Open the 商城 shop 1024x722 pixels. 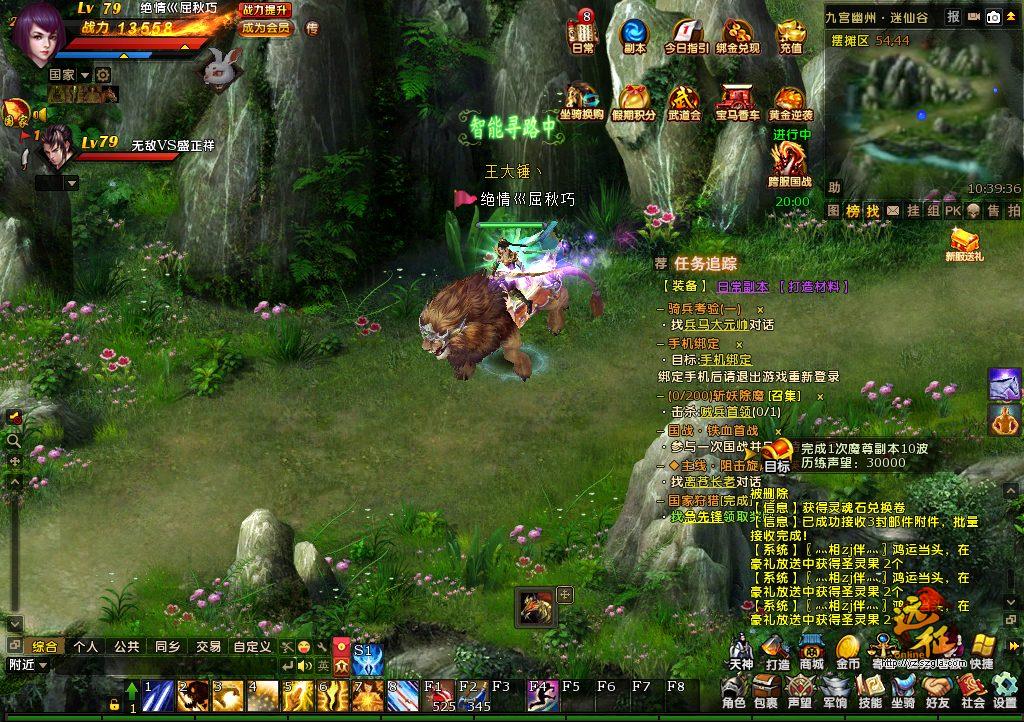(x=811, y=650)
